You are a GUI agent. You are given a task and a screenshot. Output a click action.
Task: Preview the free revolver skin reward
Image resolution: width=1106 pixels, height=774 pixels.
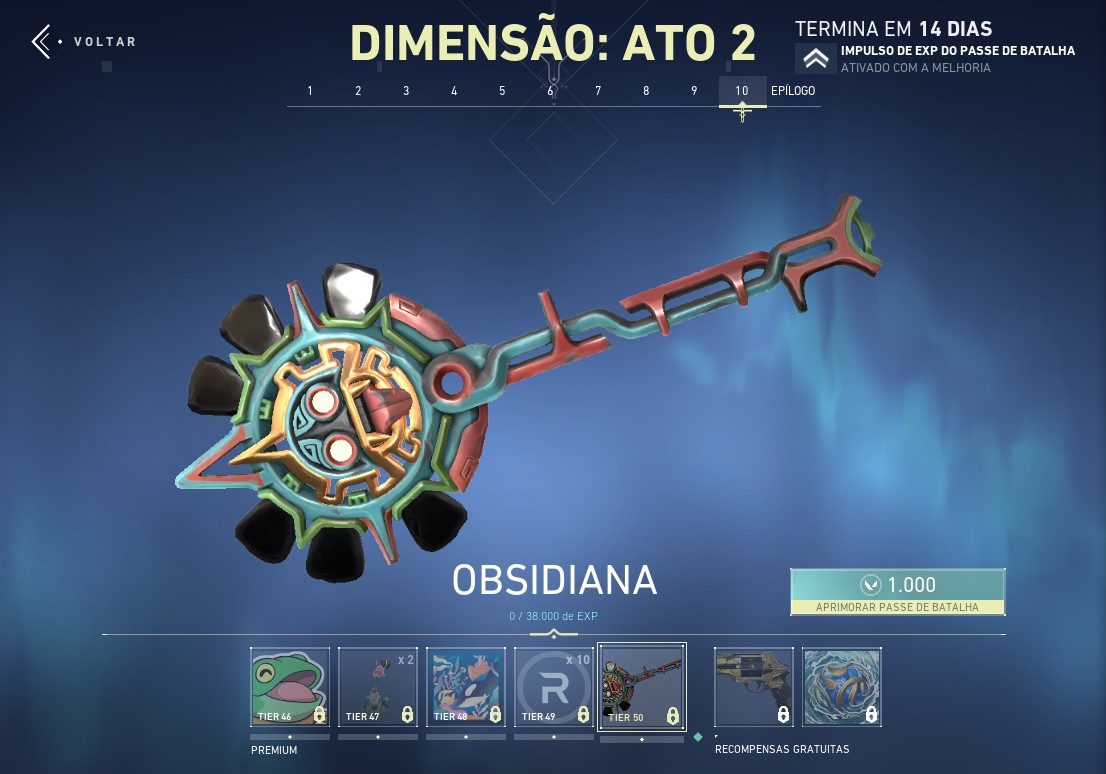click(753, 687)
